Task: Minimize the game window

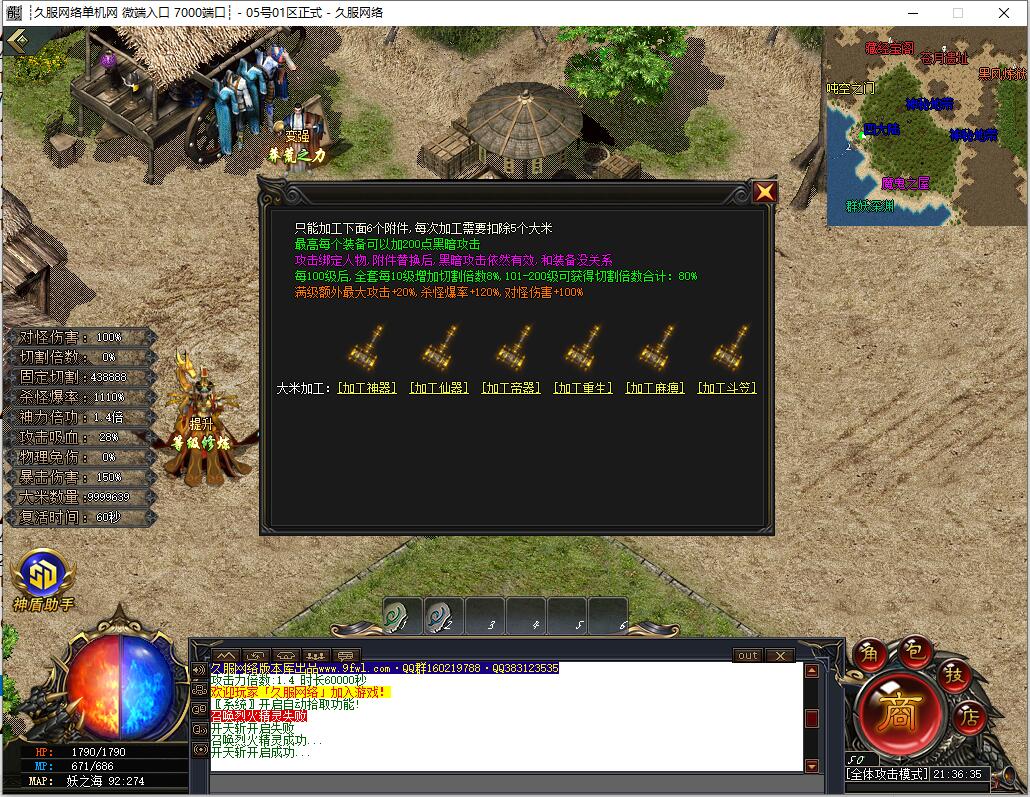Action: pos(913,13)
